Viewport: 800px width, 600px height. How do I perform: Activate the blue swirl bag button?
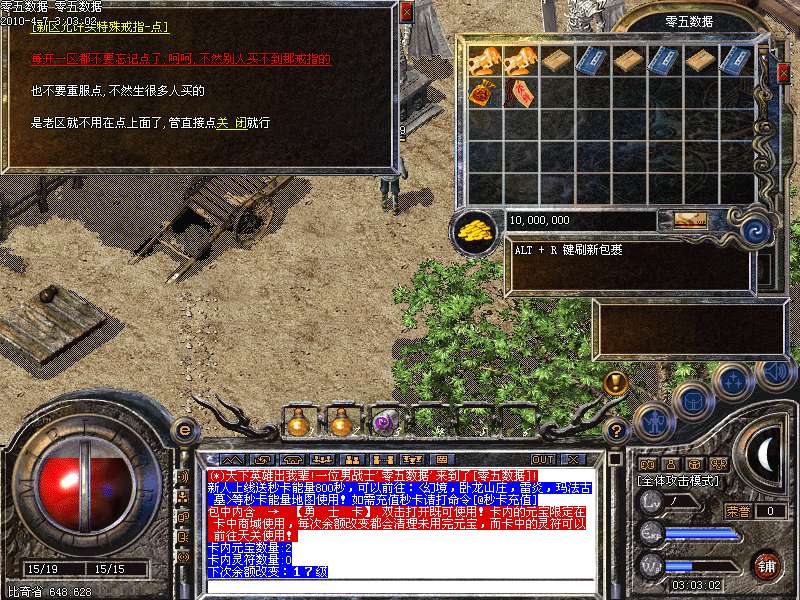click(756, 230)
